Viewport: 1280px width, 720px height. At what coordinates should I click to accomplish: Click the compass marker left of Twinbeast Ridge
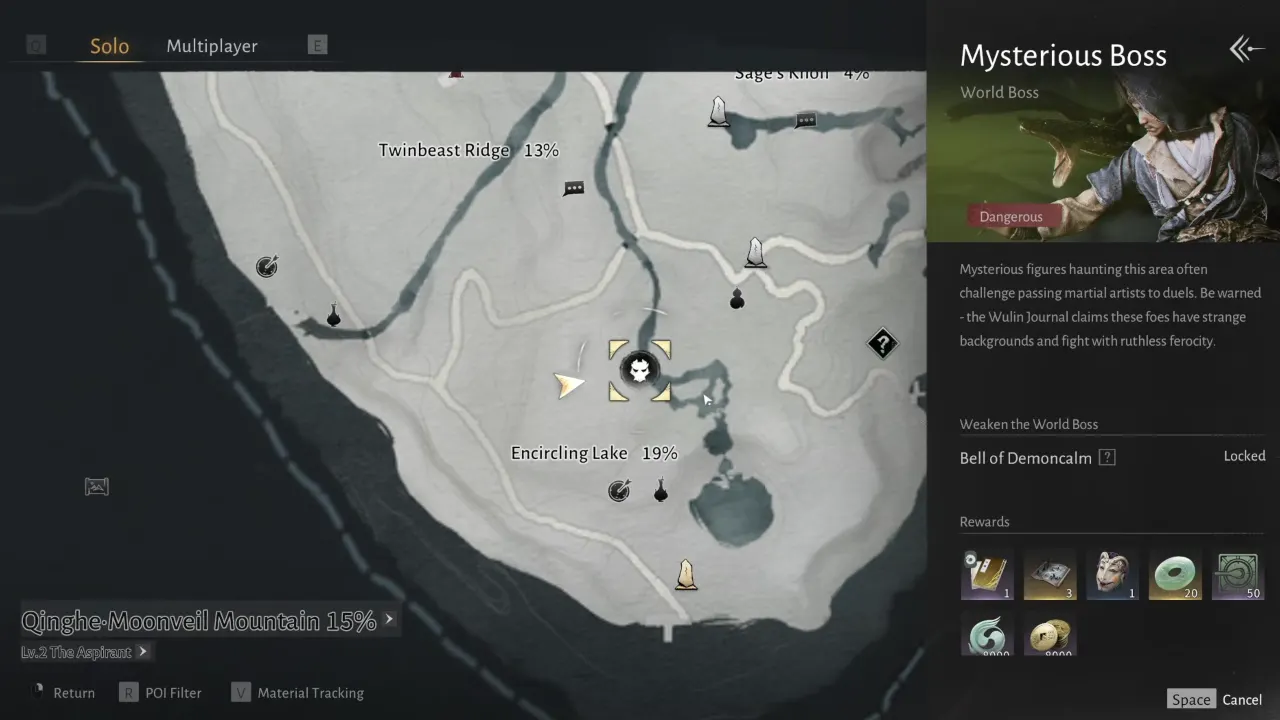pos(266,266)
